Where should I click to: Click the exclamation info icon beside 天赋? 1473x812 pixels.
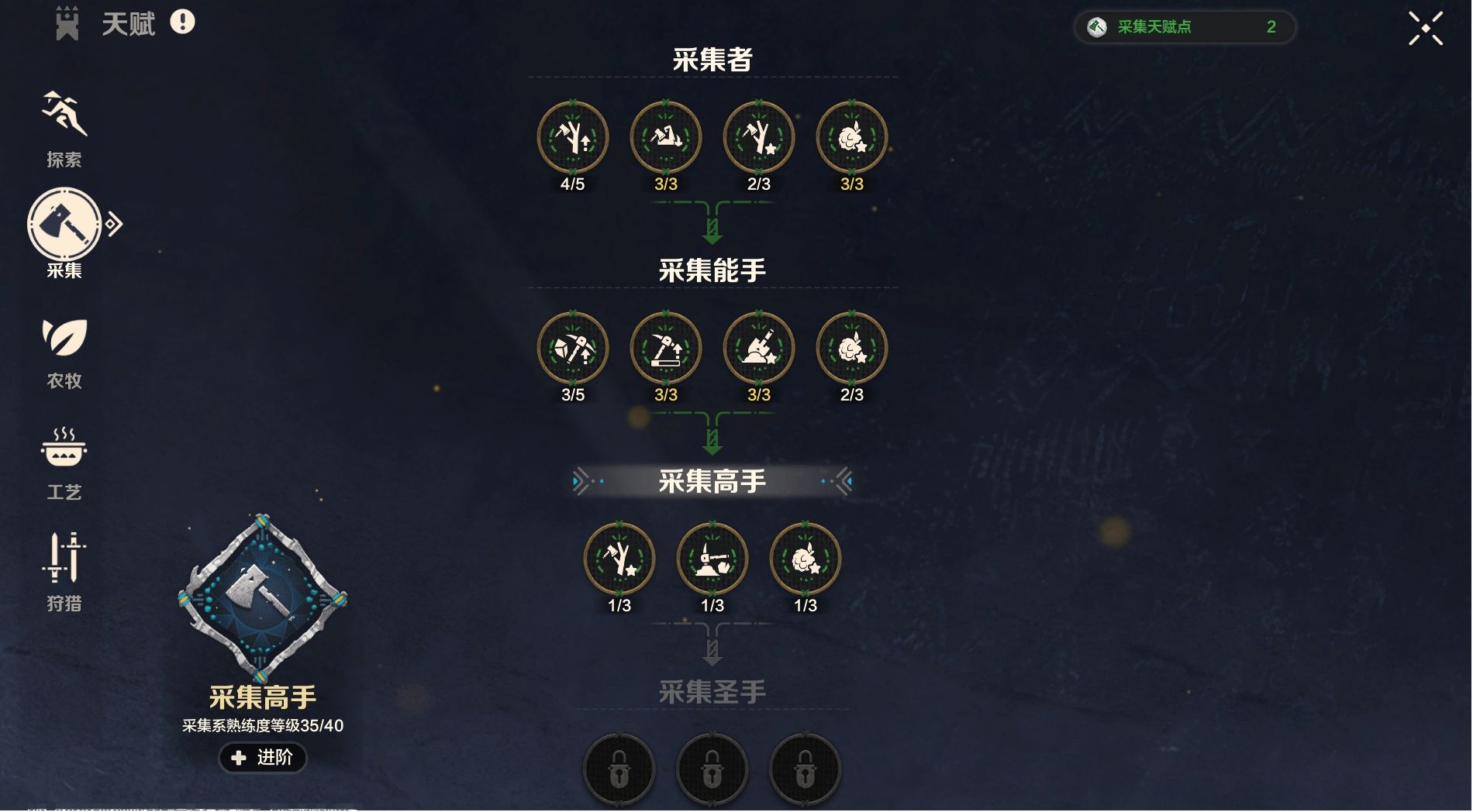182,22
